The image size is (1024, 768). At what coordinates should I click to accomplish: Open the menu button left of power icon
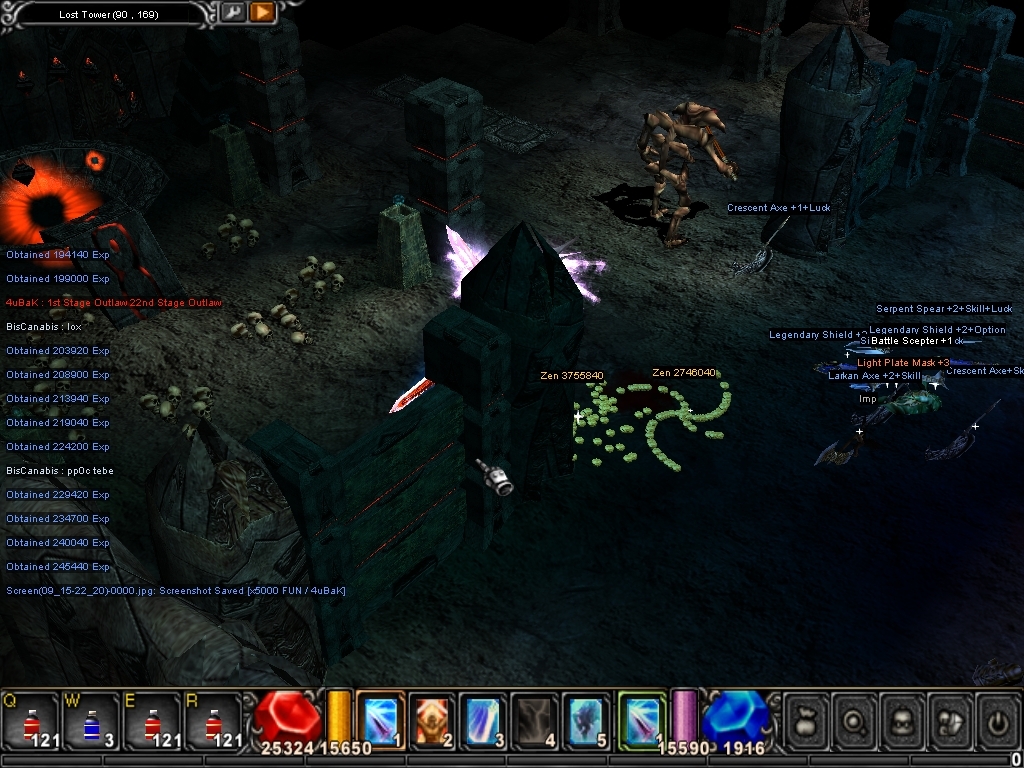pos(950,720)
